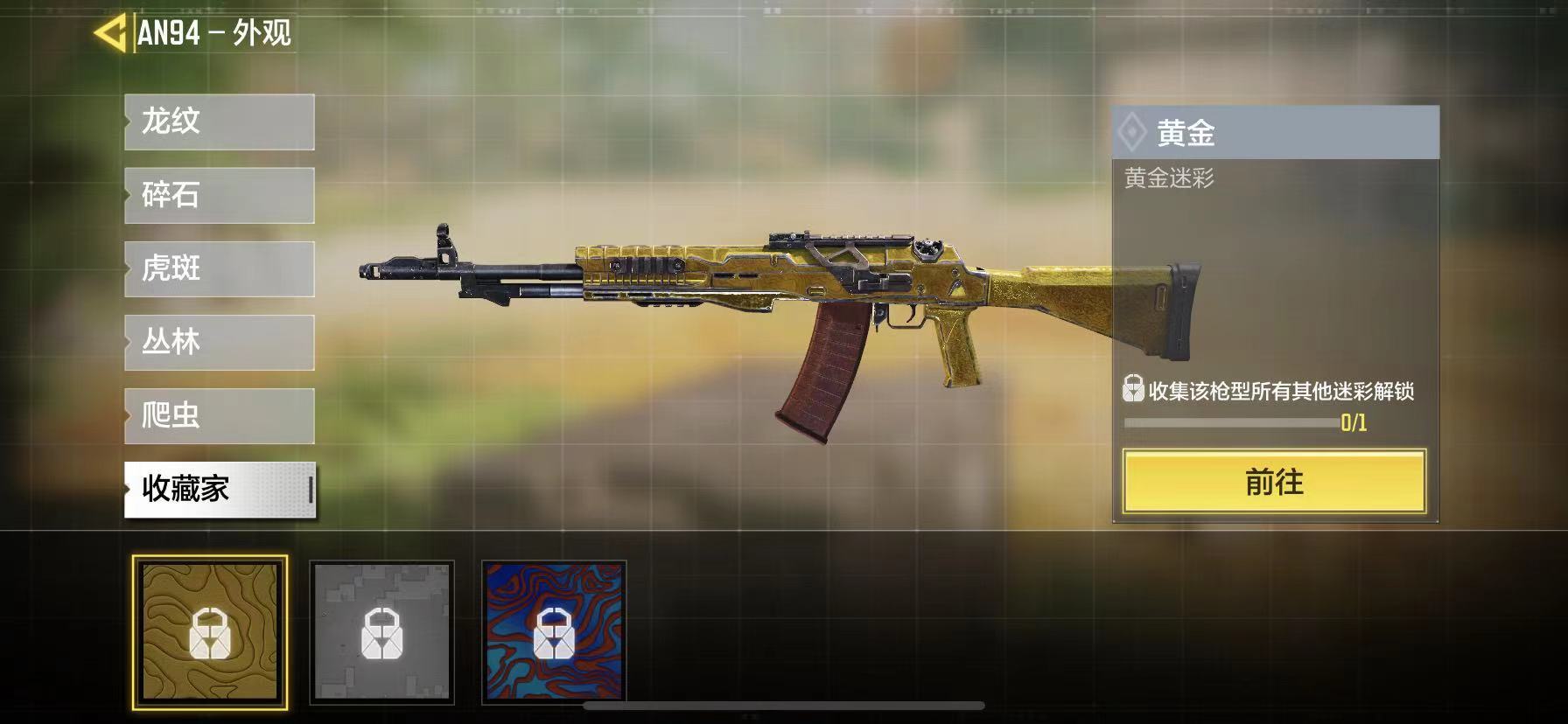
Task: Choose the locked gray camo thumbnail
Action: tap(381, 631)
